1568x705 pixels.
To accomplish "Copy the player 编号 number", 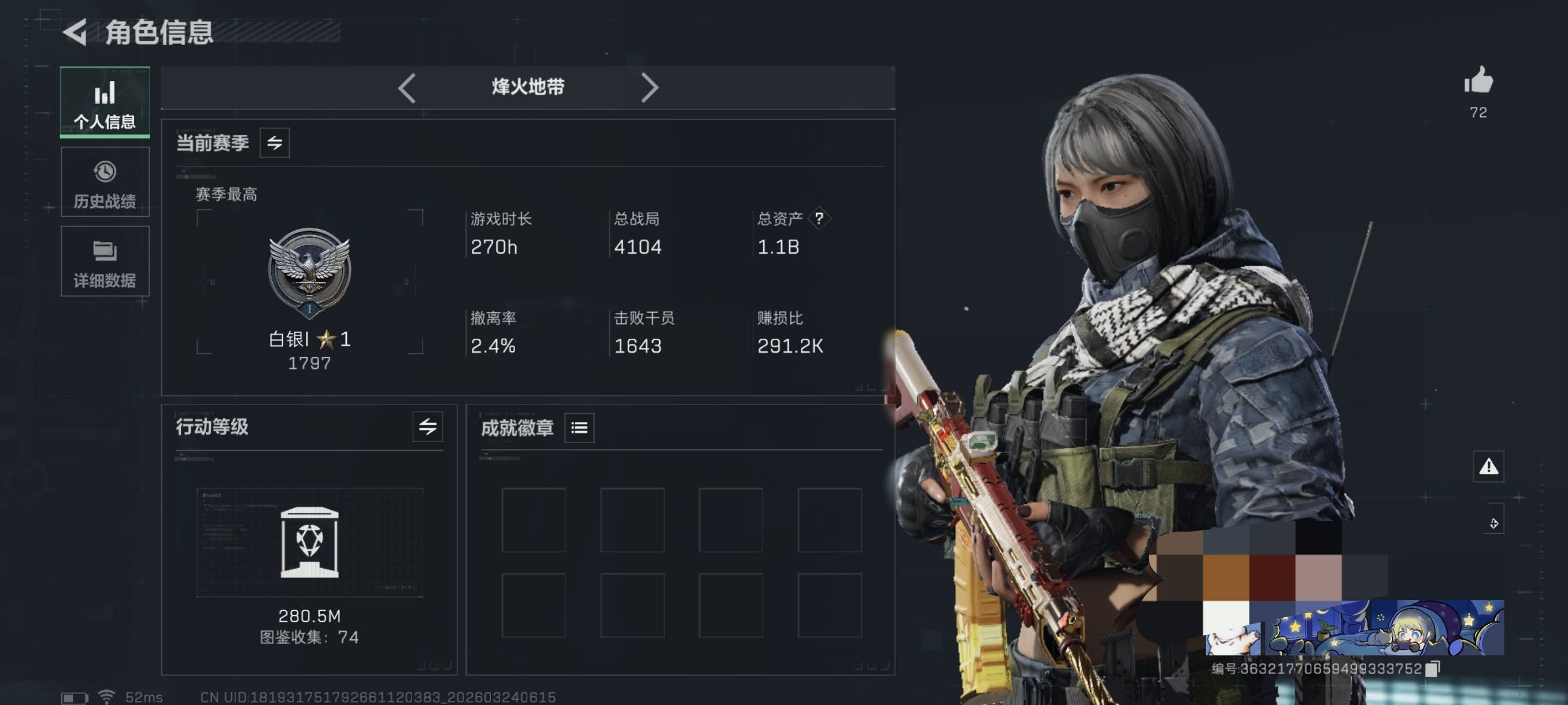I will pyautogui.click(x=1433, y=669).
